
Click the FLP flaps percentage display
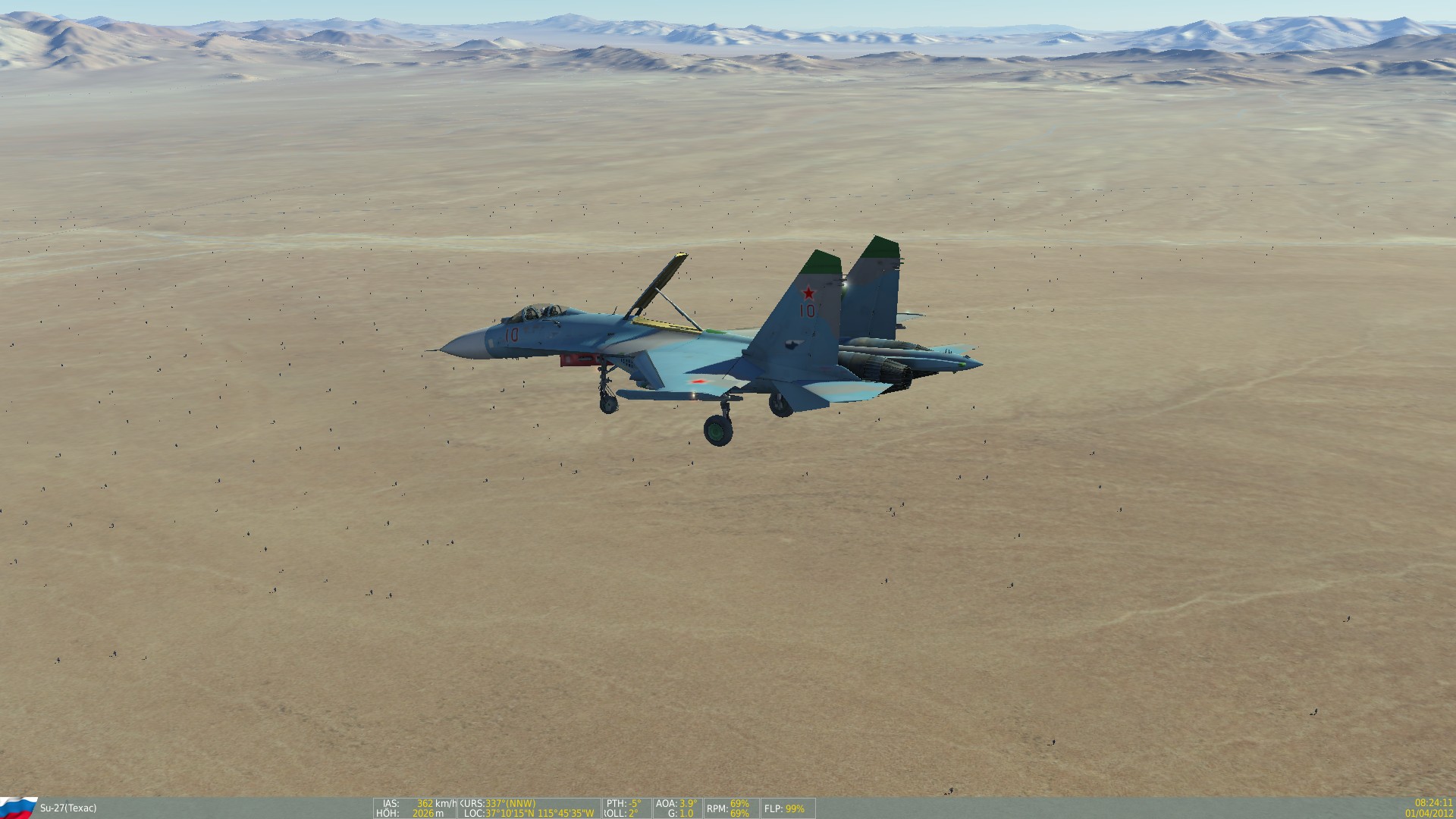coord(783,808)
